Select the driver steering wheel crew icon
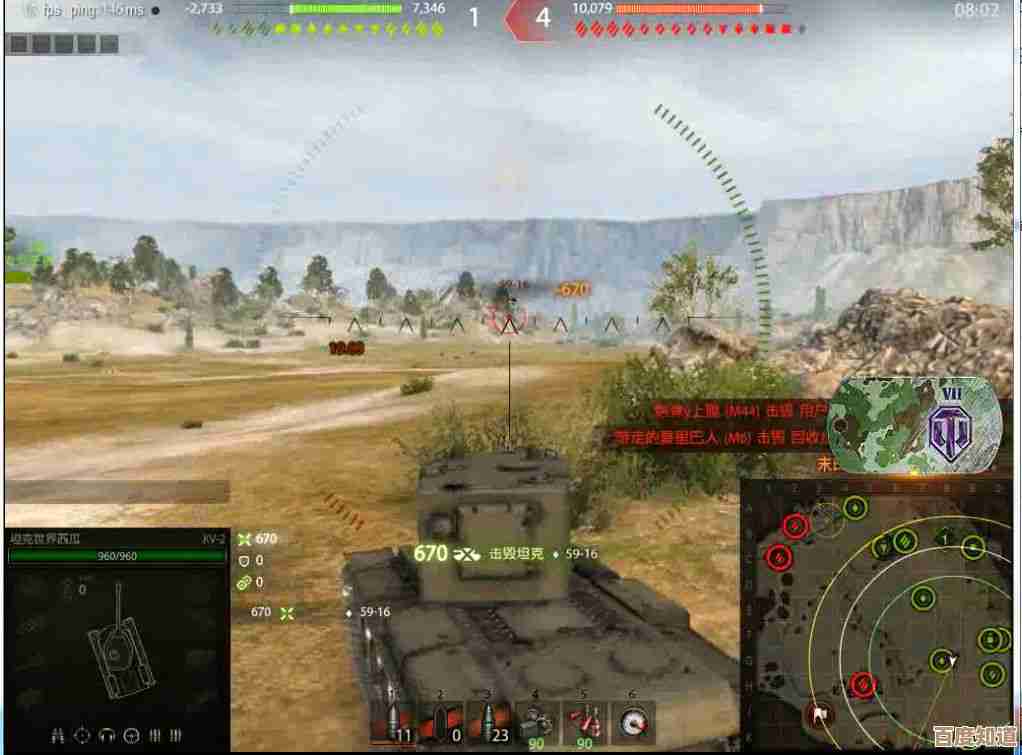The image size is (1022, 755). 131,736
